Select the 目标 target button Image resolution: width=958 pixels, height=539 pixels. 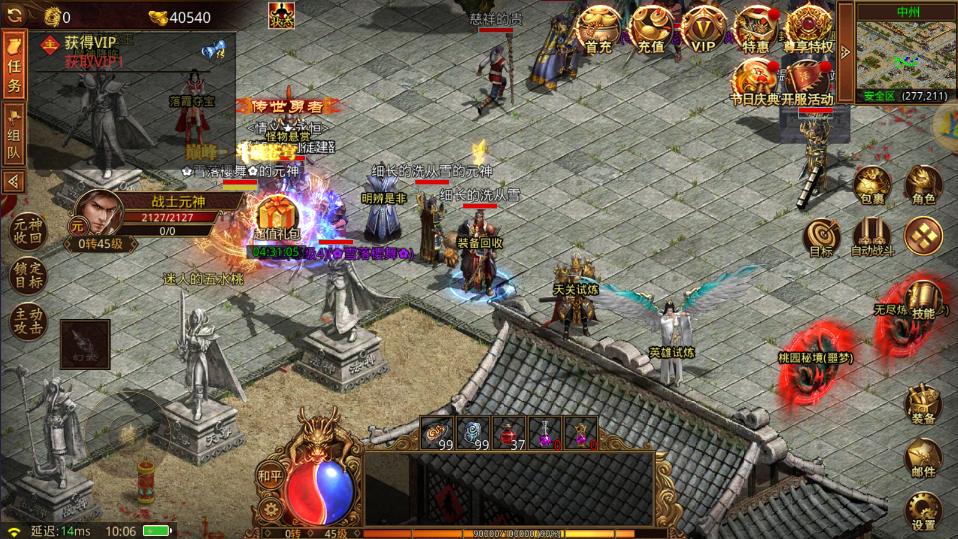[820, 237]
